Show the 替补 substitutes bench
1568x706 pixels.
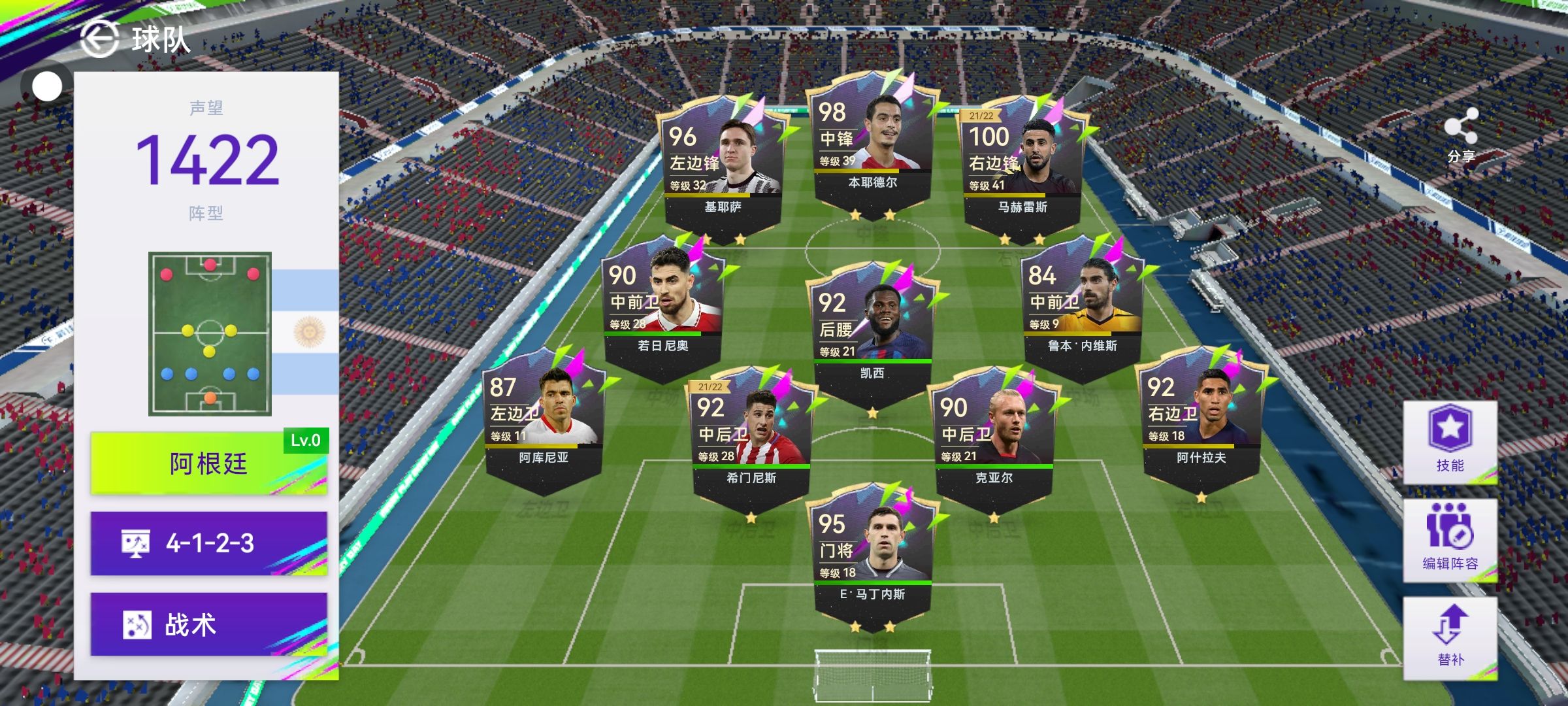1450,637
